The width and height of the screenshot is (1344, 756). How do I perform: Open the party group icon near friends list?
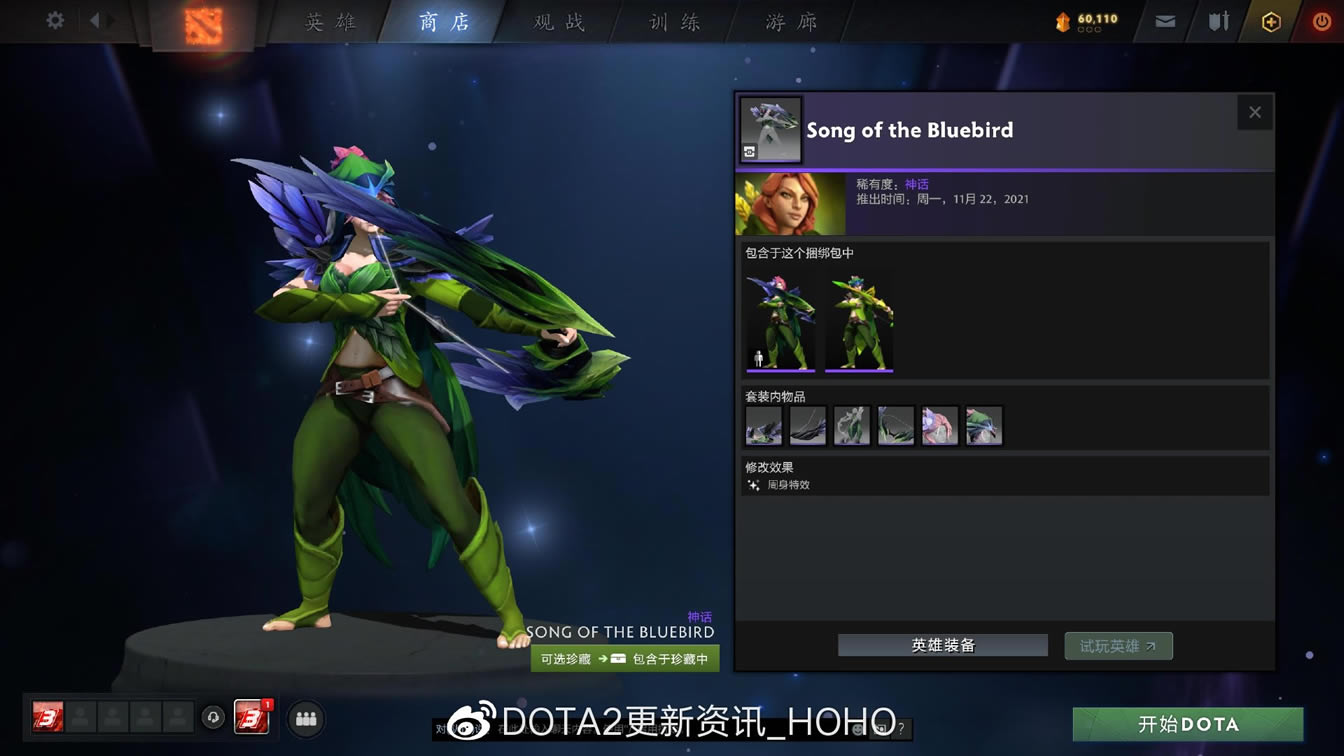pyautogui.click(x=306, y=719)
